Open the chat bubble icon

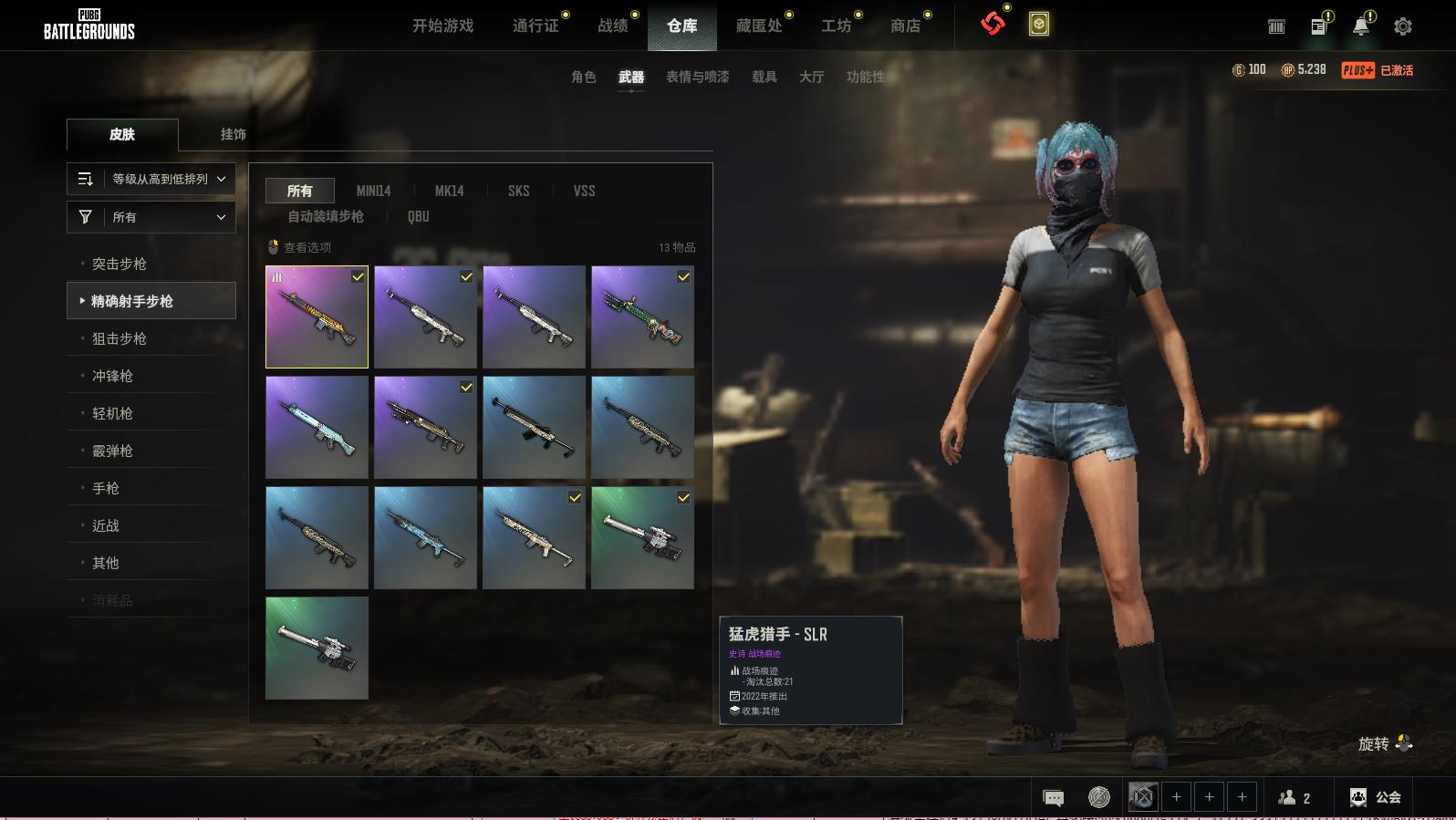coord(1053,798)
